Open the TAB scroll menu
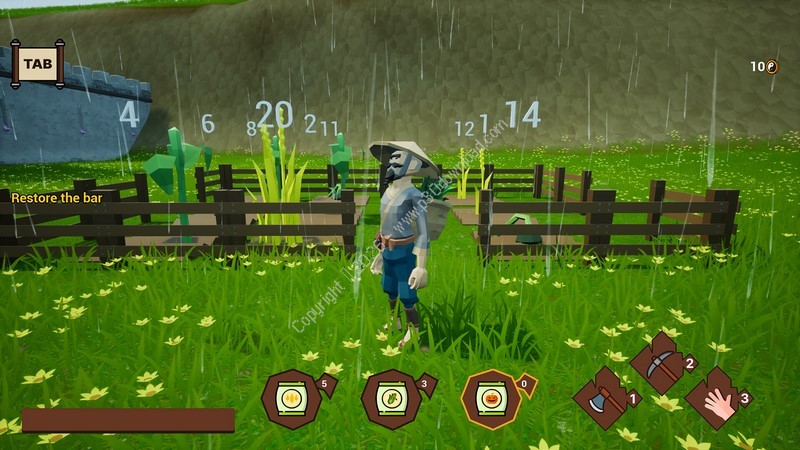Viewport: 800px width, 450px height. [x=37, y=63]
